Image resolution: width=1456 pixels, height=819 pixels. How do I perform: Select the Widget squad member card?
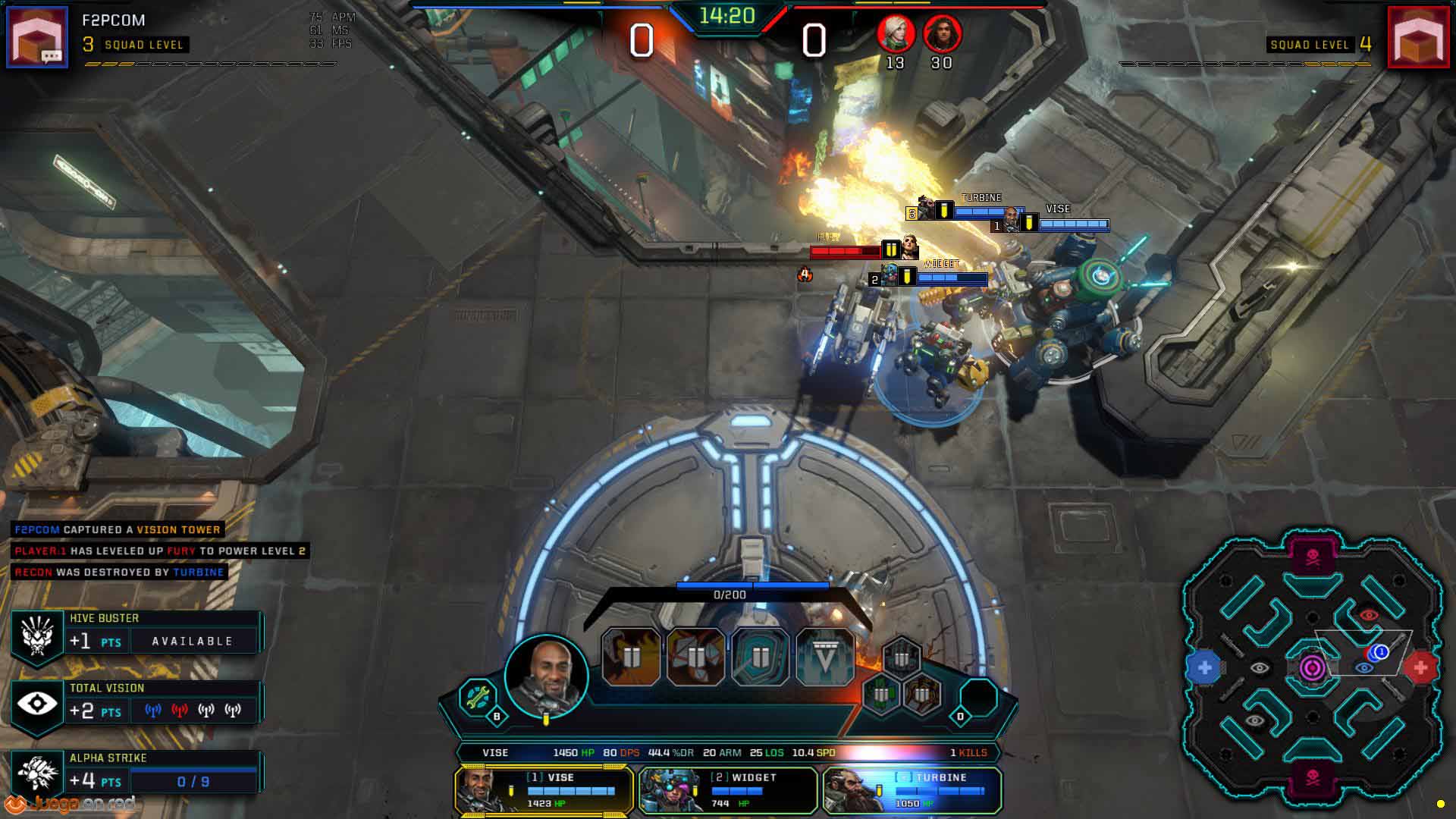728,790
